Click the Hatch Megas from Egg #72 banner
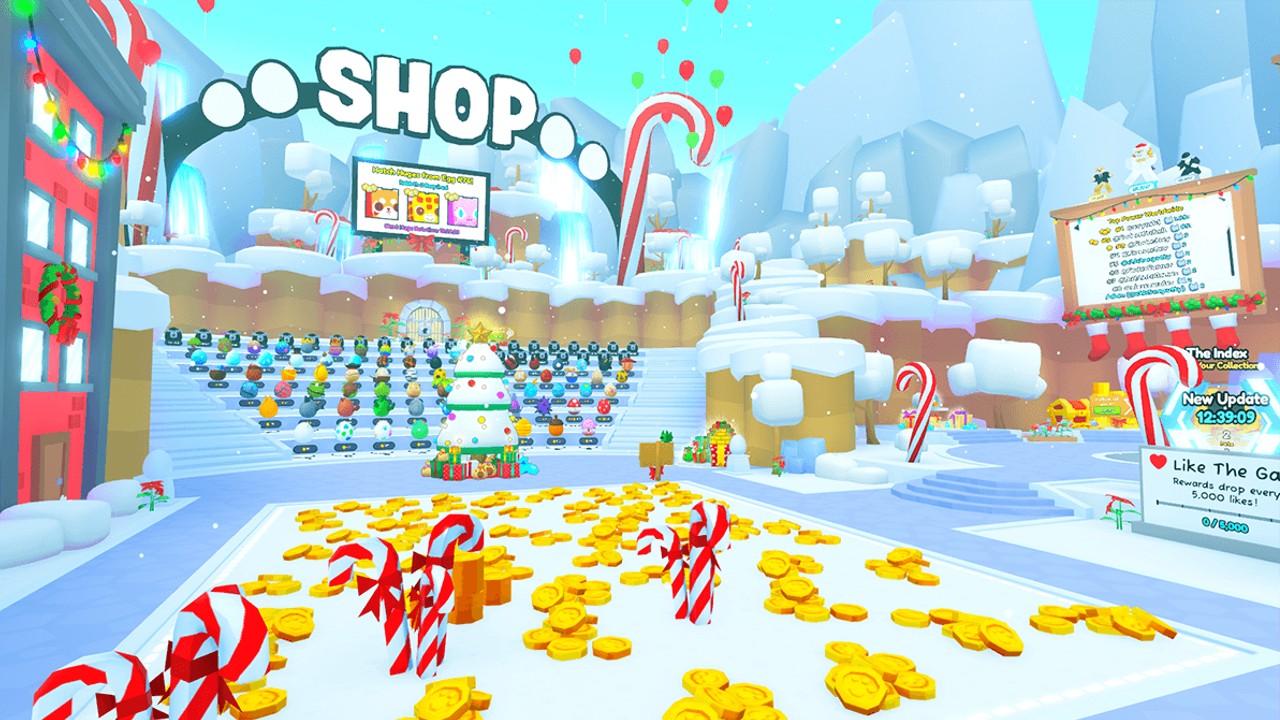 click(422, 176)
